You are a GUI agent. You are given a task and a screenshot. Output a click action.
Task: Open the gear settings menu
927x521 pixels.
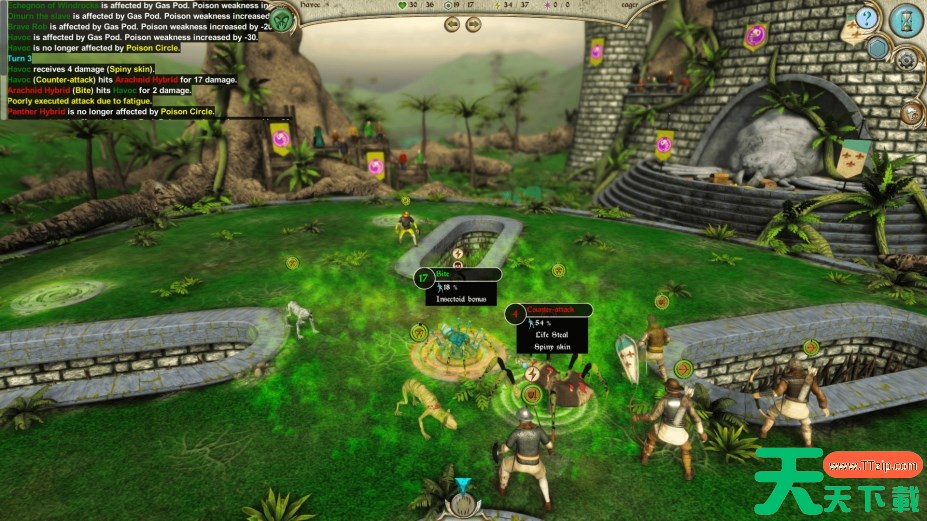point(906,59)
